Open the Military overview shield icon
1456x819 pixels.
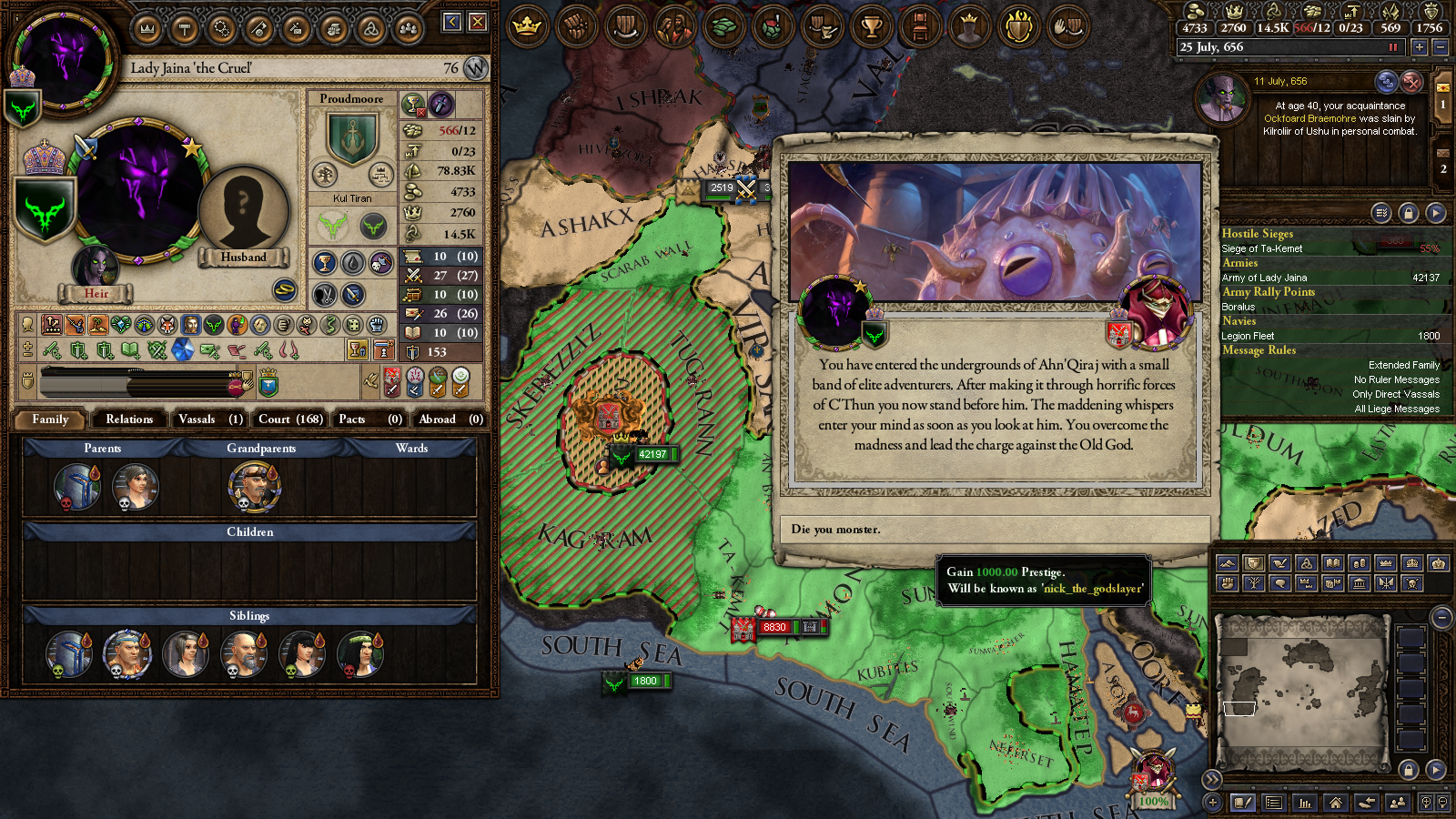(625, 27)
